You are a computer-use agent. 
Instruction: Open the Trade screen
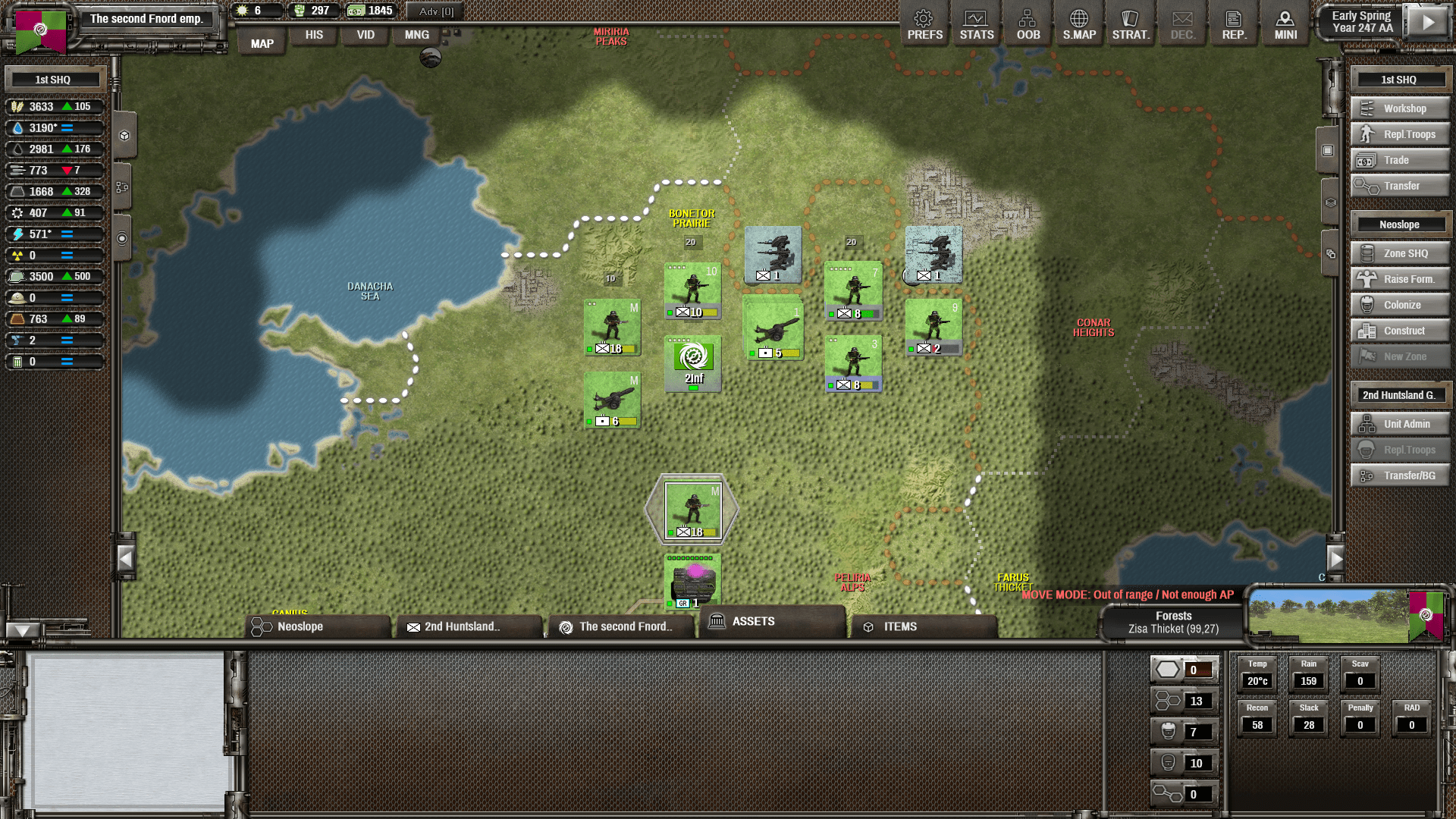coord(1400,160)
